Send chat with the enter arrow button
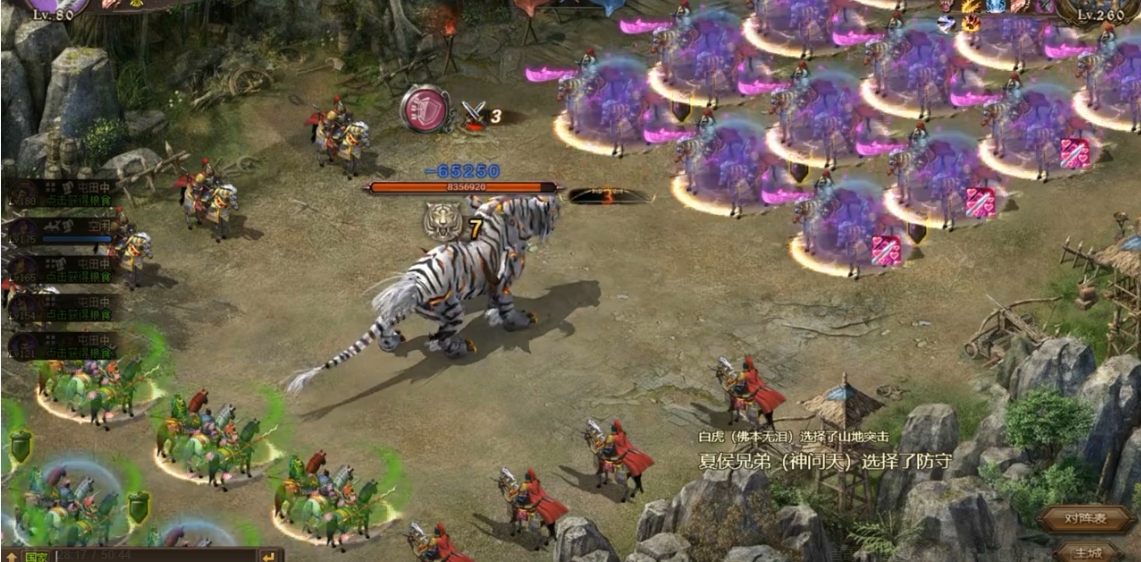This screenshot has width=1141, height=562. [269, 555]
